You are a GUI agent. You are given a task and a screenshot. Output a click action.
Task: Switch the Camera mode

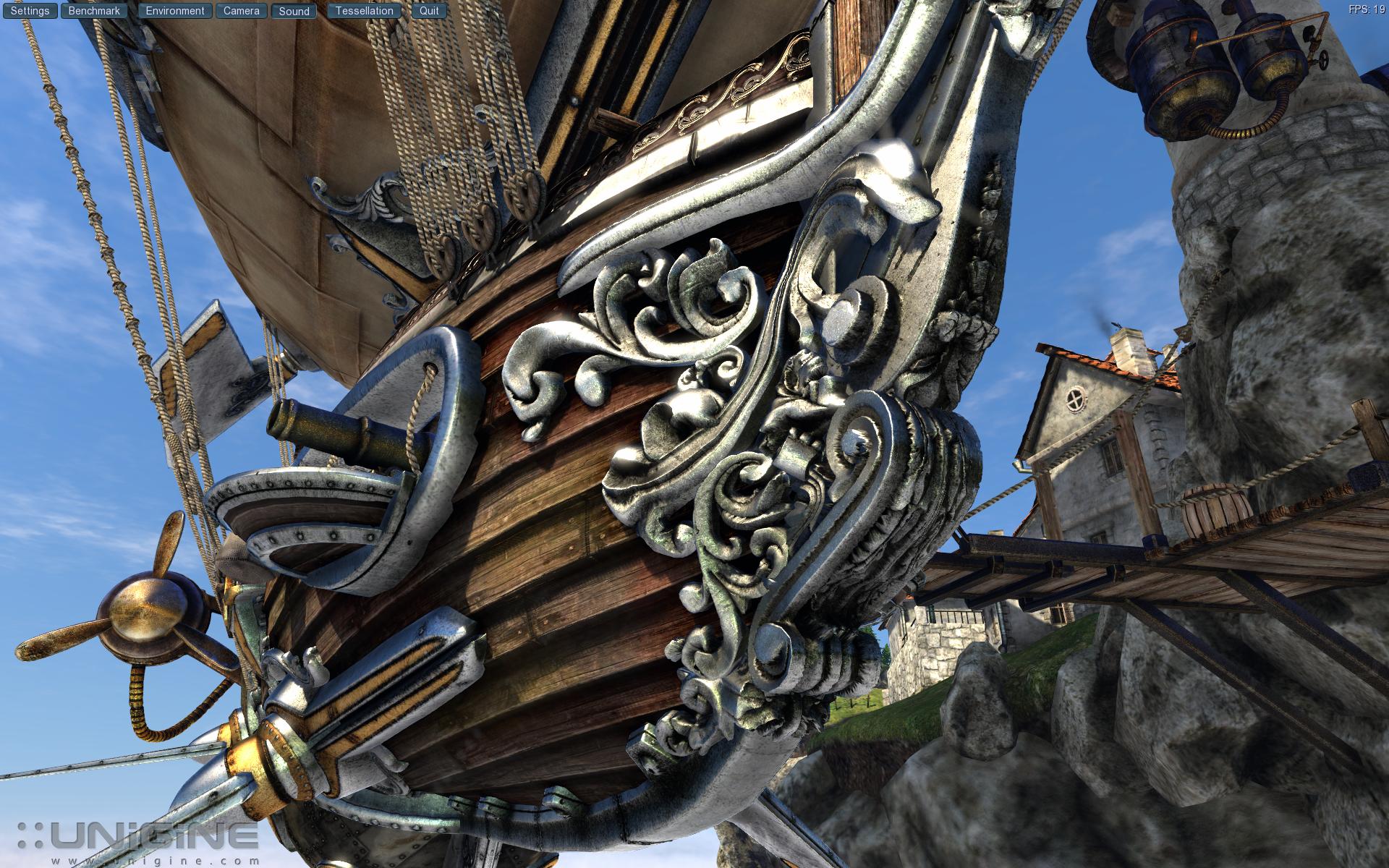(x=241, y=11)
